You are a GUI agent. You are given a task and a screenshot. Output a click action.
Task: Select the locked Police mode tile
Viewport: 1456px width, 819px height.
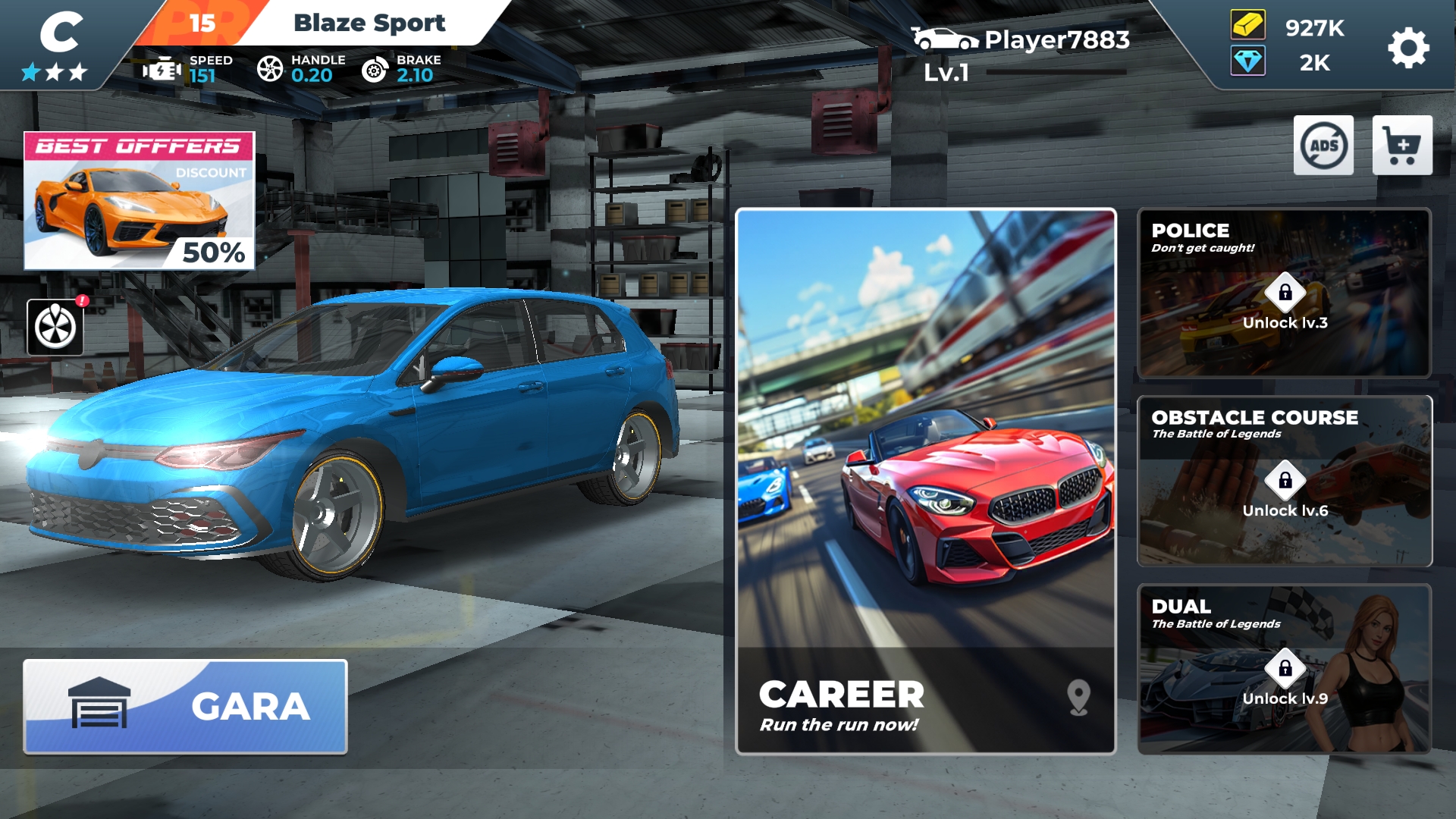click(x=1284, y=293)
